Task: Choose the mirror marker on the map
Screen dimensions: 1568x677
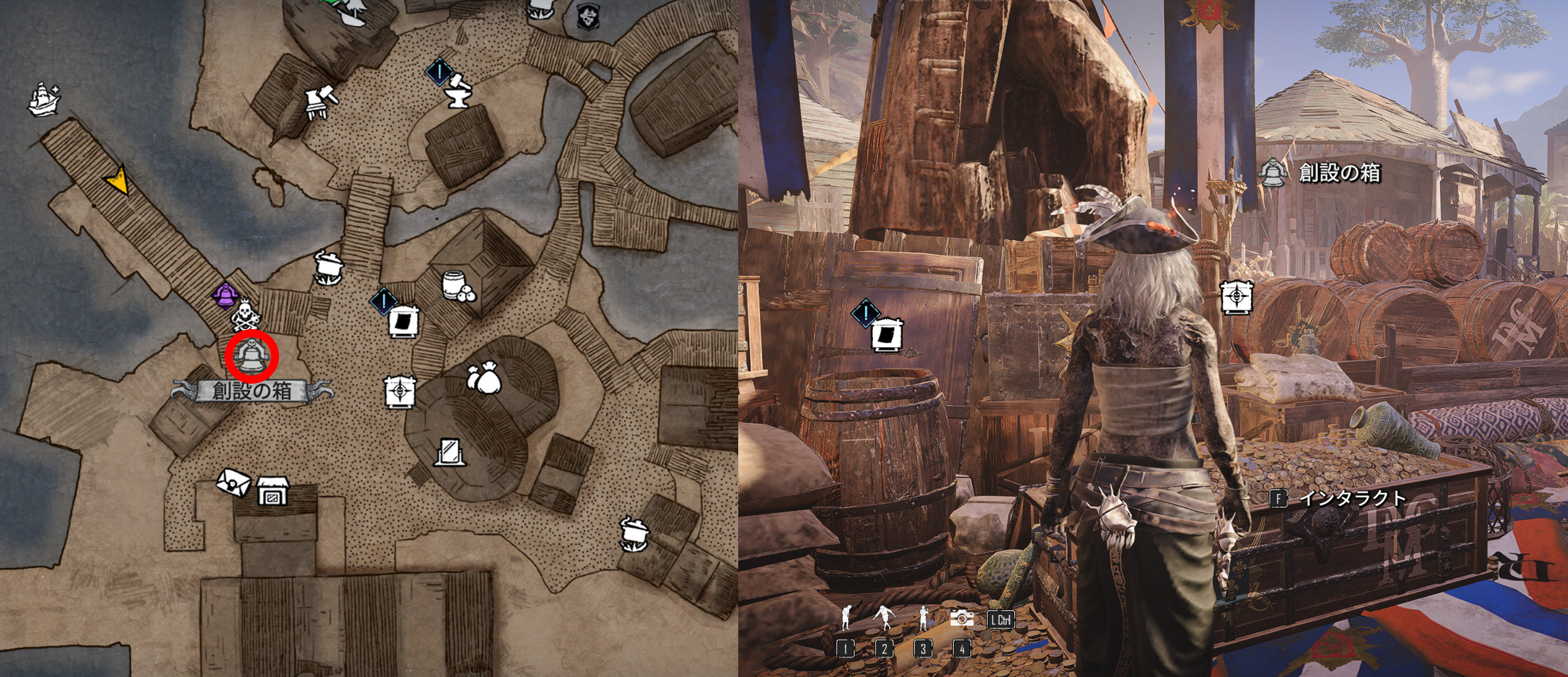Action: (x=450, y=452)
